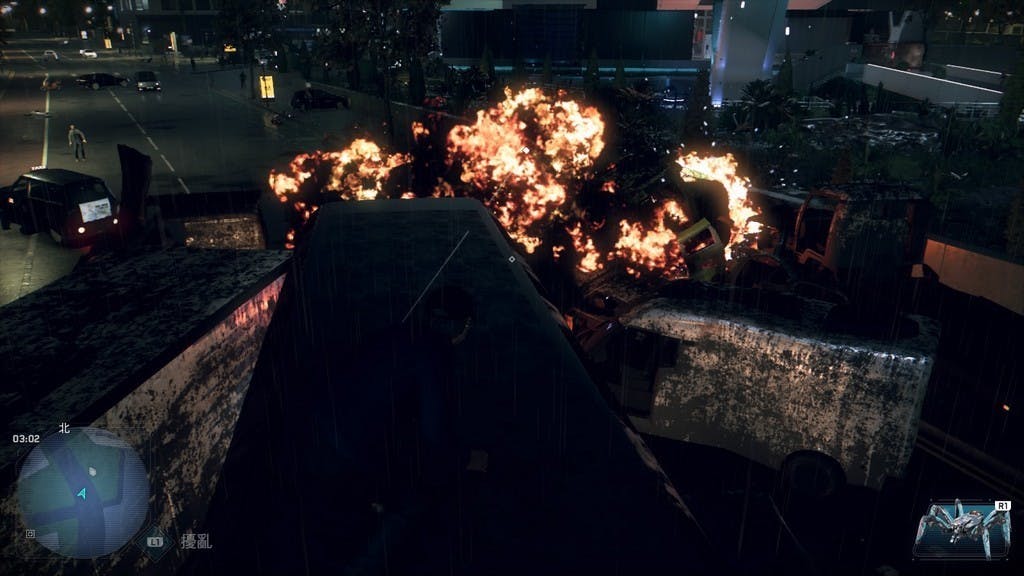Deploy the spiderbot gadget
The height and width of the screenshot is (576, 1024).
963,526
